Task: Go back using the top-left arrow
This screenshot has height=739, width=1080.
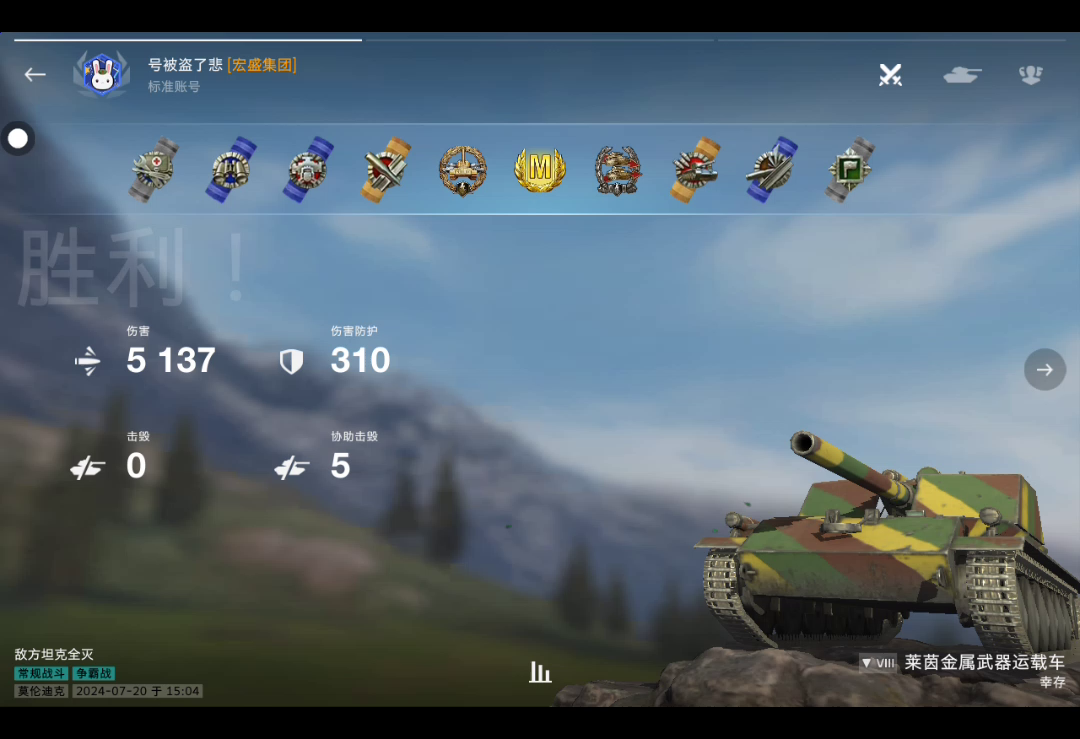Action: [35, 75]
